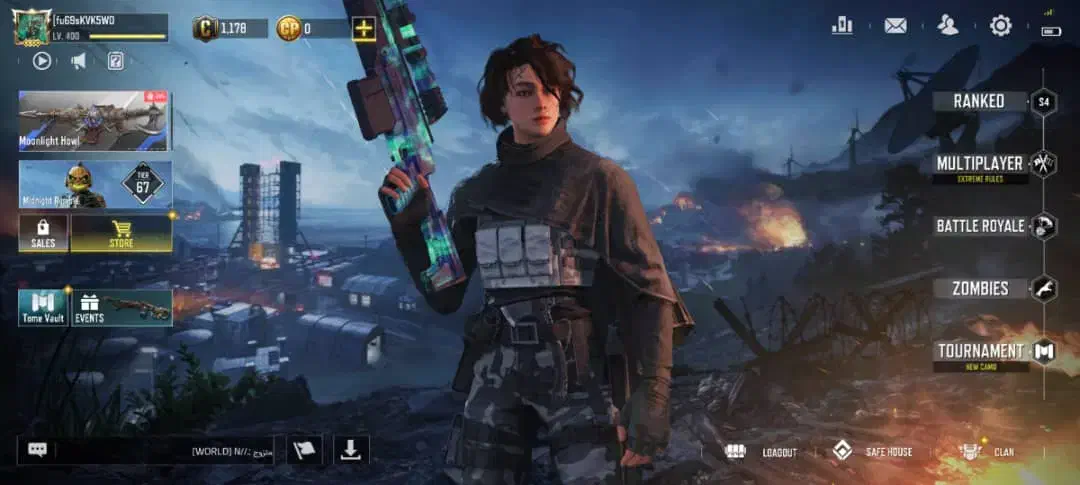Open the Ranked mode menu
Image resolution: width=1080 pixels, height=485 pixels.
[x=978, y=101]
